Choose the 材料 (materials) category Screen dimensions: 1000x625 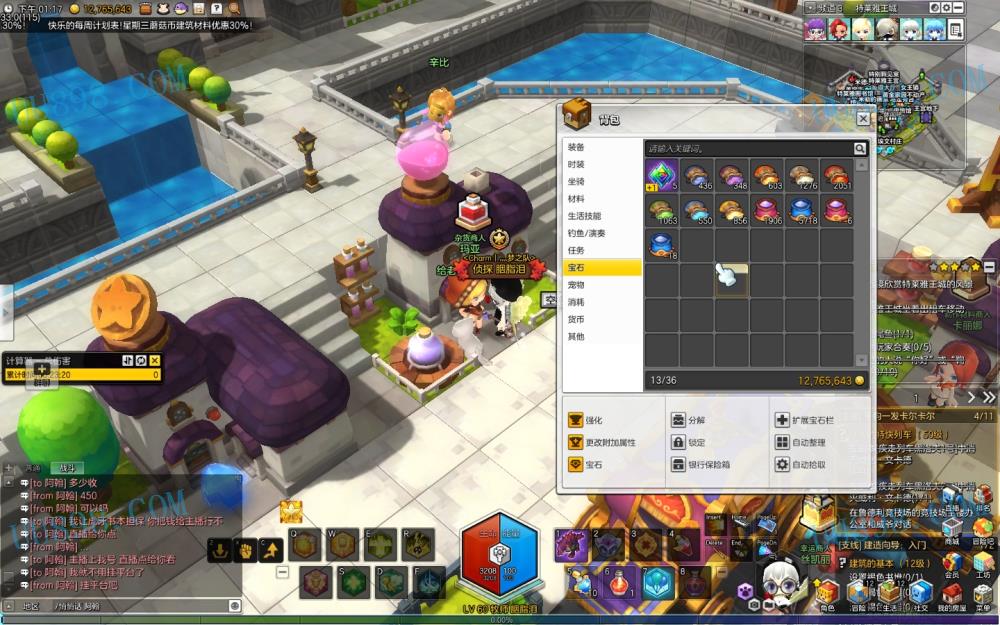[576, 199]
